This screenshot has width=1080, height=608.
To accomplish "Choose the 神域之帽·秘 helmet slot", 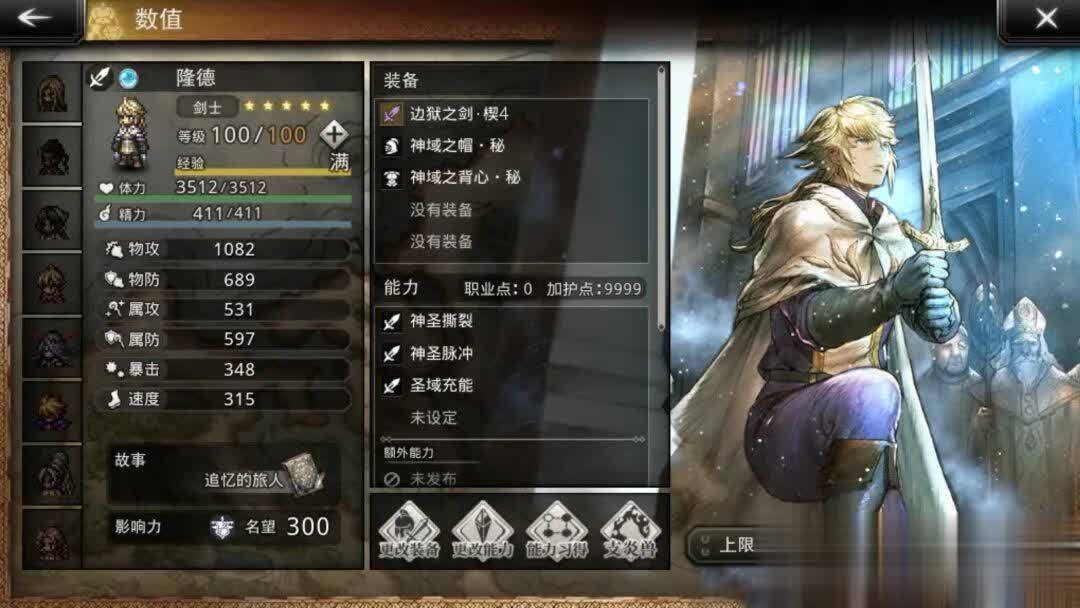I will pyautogui.click(x=512, y=146).
